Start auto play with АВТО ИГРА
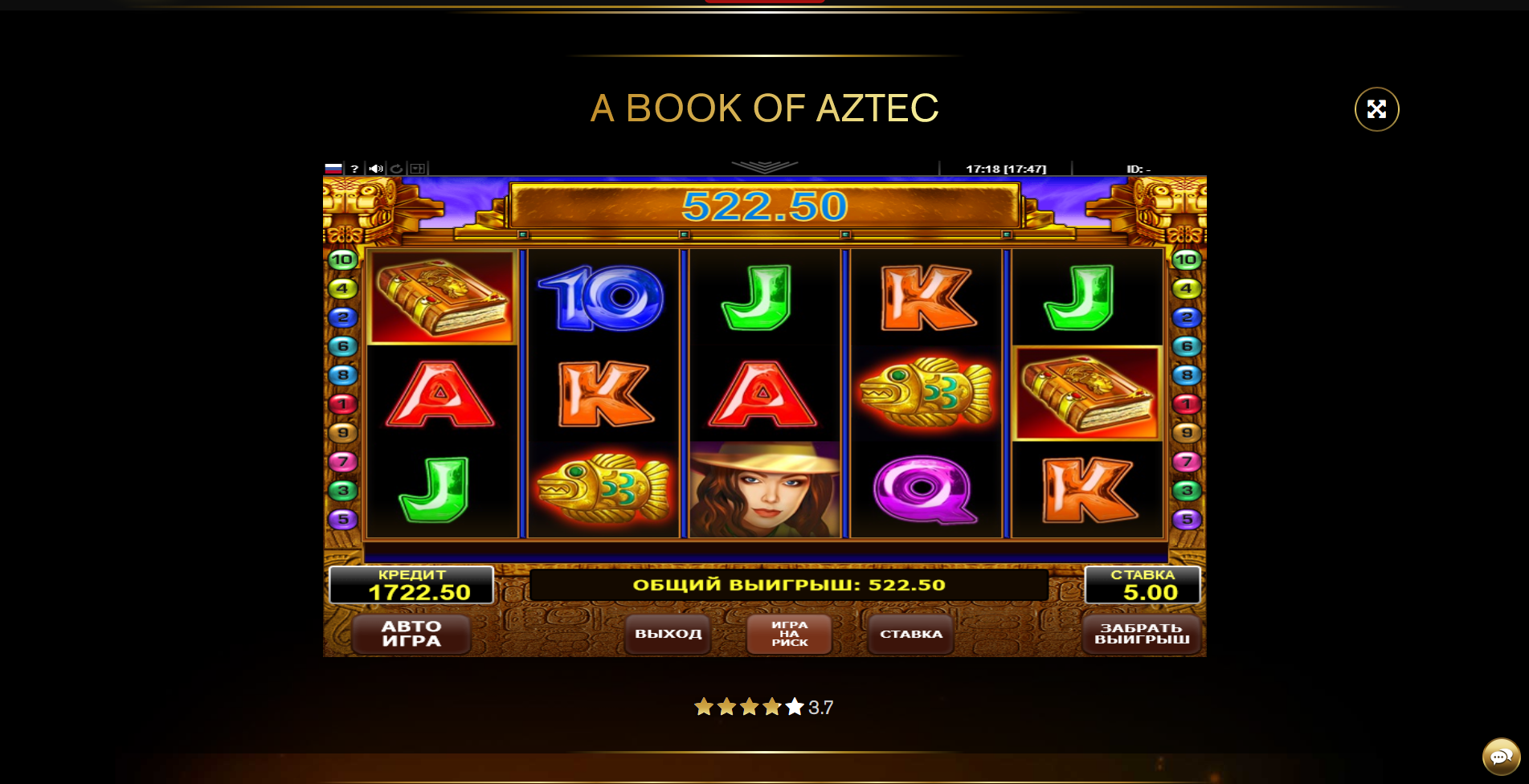Screen dimensions: 1529x784 tap(411, 634)
